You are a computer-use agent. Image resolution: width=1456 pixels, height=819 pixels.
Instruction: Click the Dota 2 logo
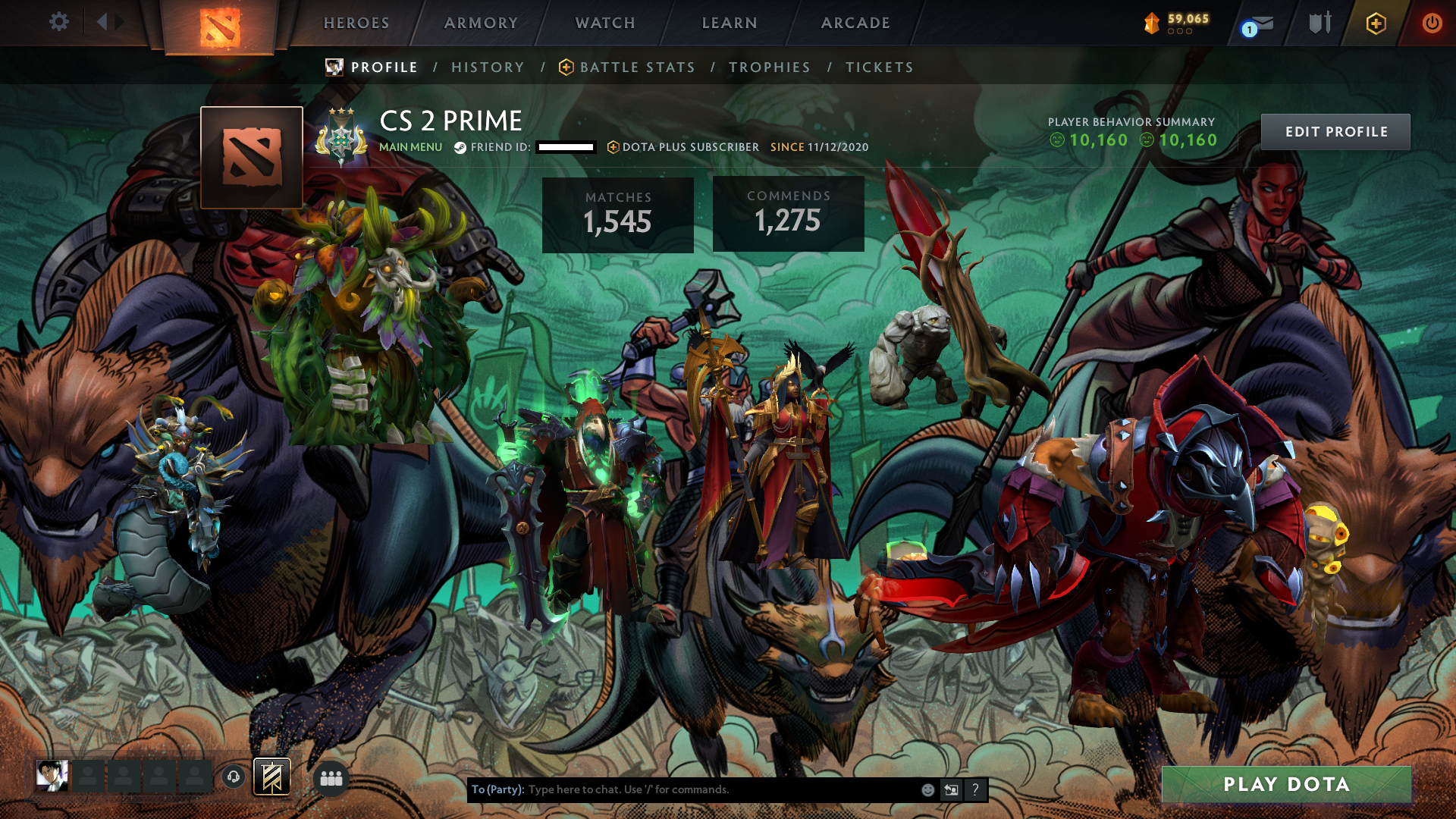(x=219, y=24)
